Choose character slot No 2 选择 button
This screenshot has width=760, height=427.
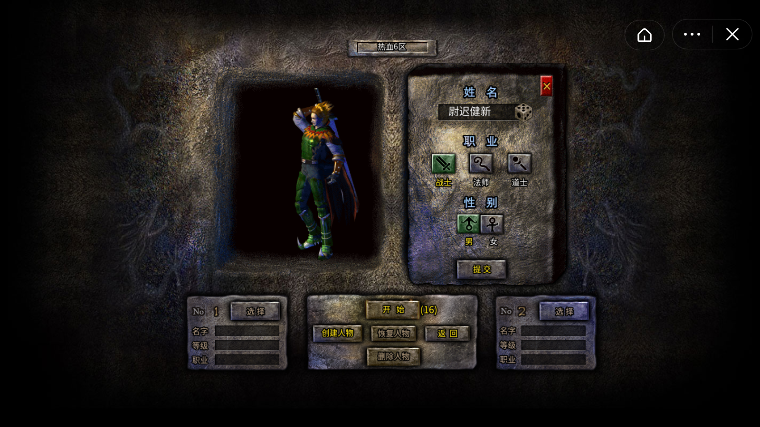564,311
